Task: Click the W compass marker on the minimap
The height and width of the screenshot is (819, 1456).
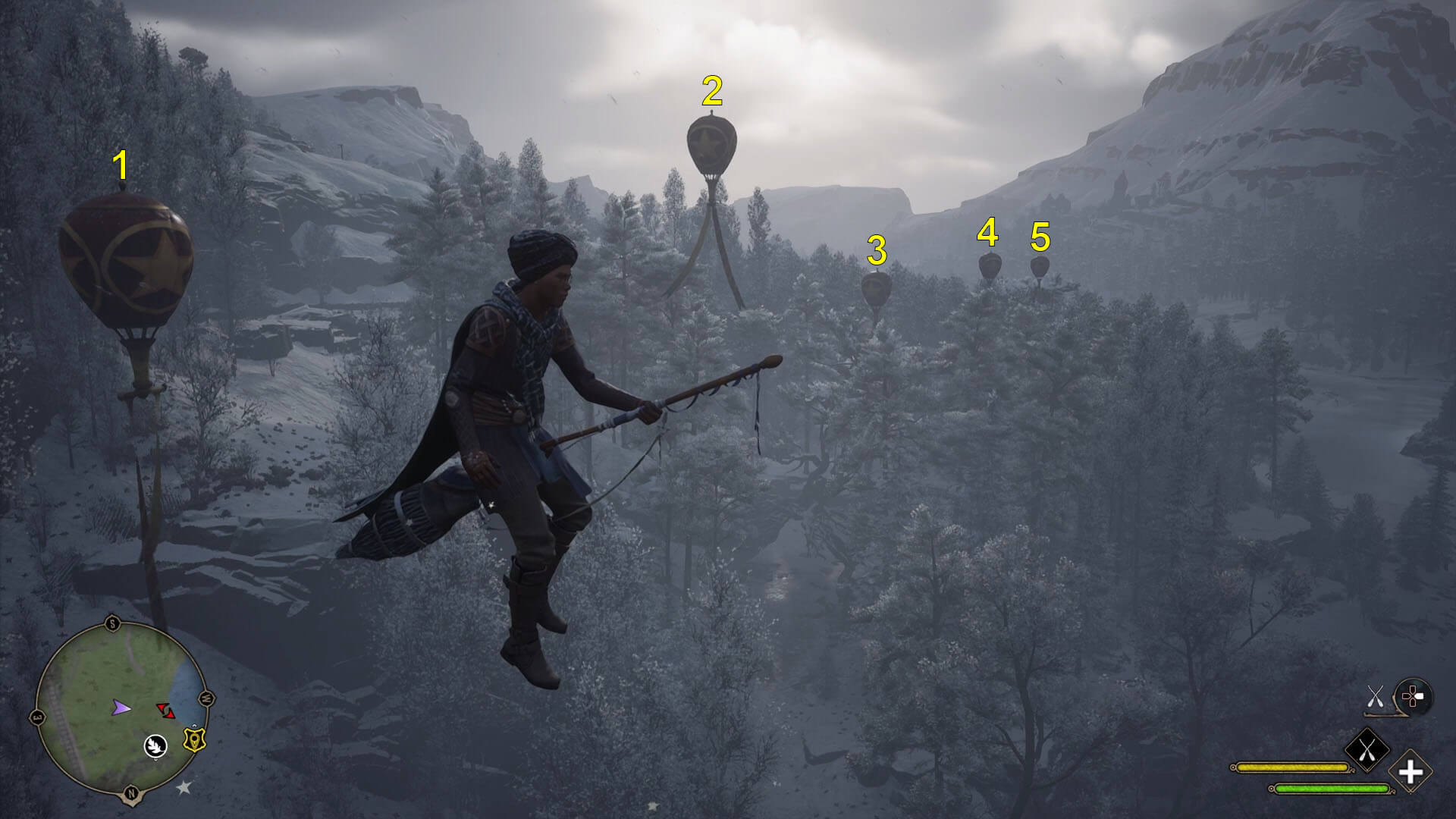Action: 206,698
